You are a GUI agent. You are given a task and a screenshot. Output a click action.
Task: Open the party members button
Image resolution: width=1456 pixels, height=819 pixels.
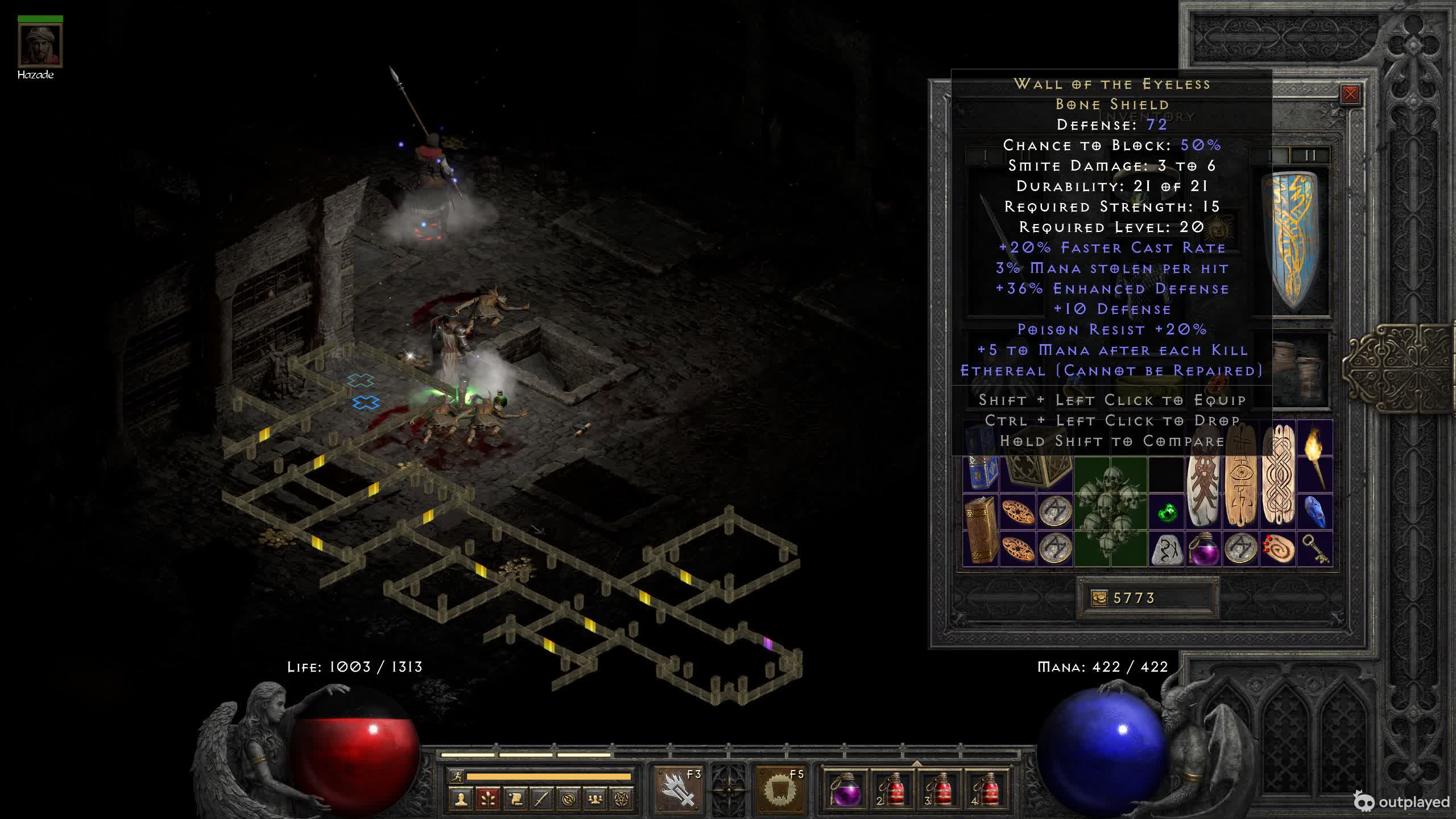click(595, 799)
